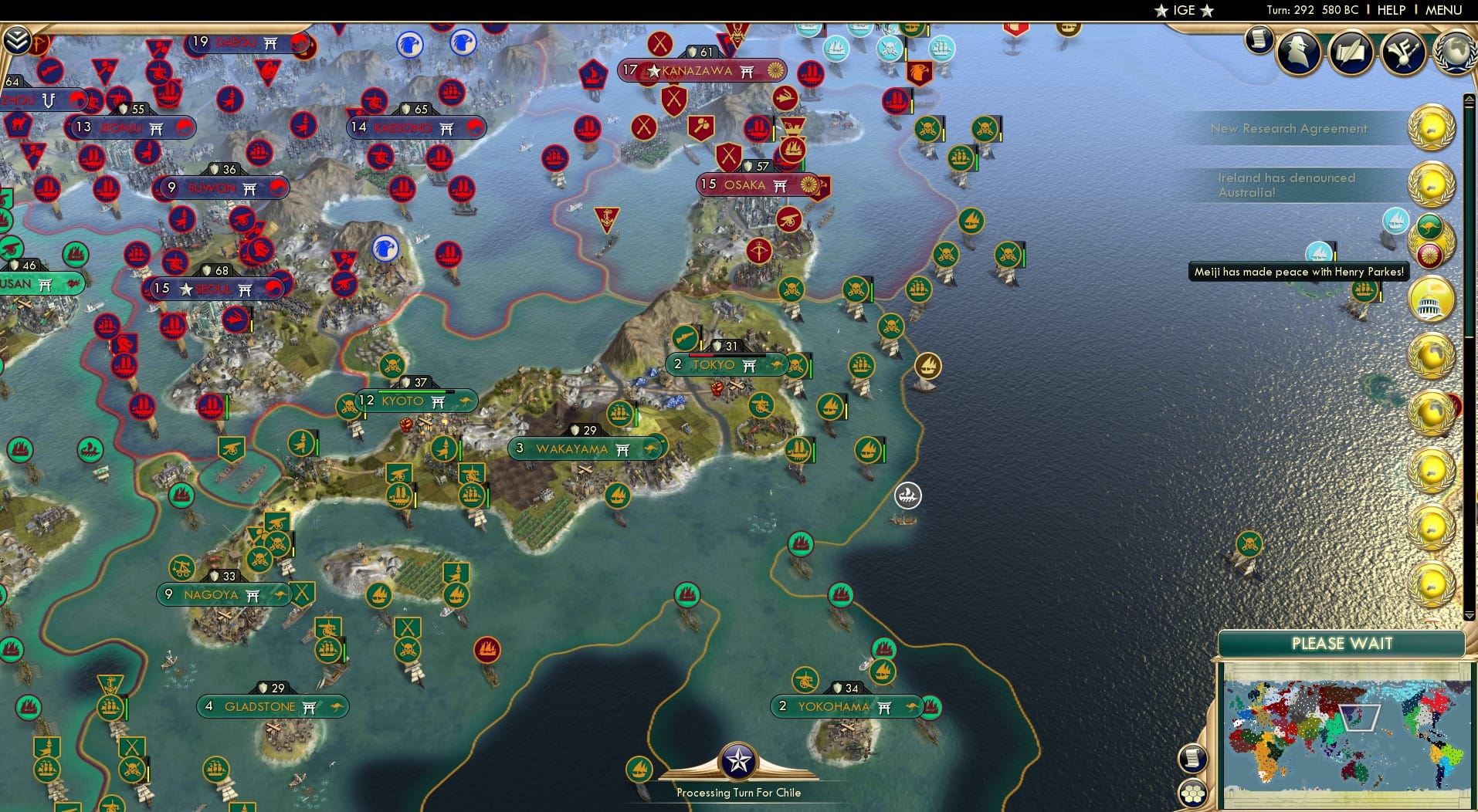Click the gold medallion beside New Research Agreement

click(1432, 128)
